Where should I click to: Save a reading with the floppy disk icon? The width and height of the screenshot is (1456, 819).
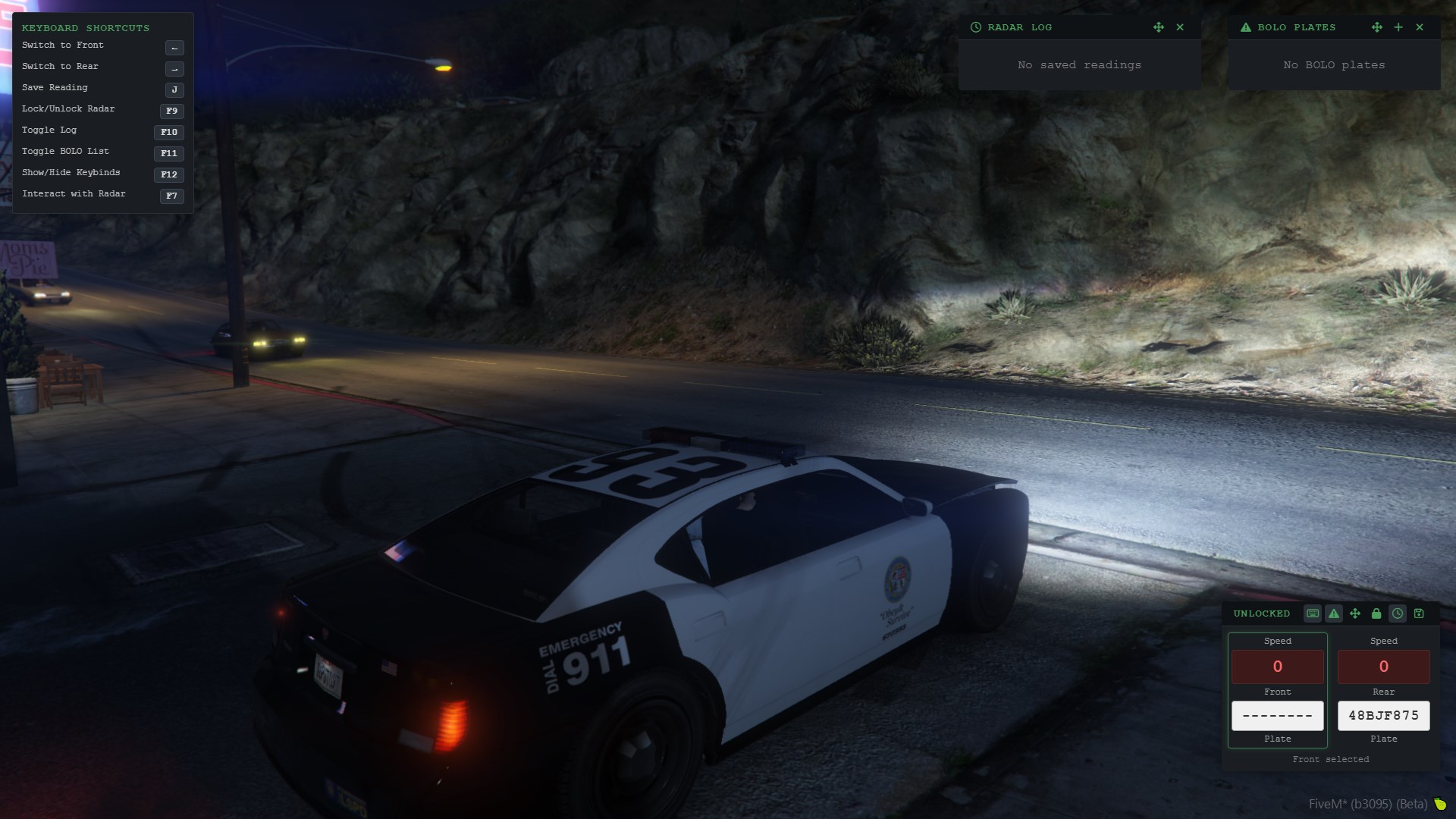1418,614
